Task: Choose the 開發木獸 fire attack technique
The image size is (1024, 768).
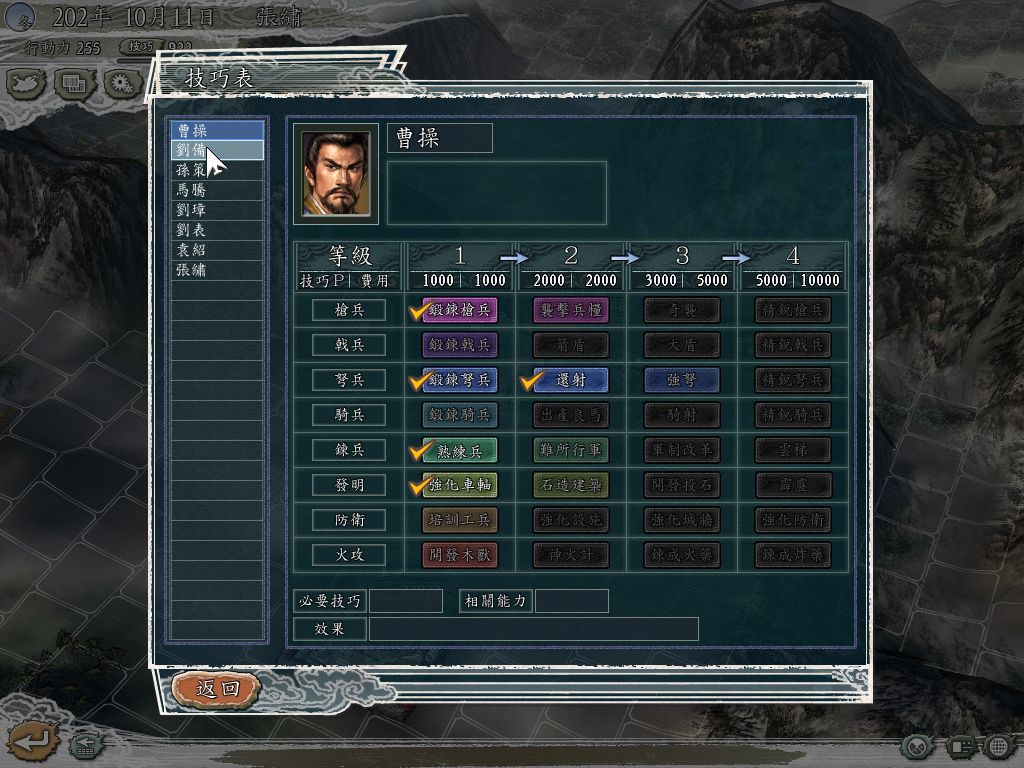Action: (x=460, y=556)
